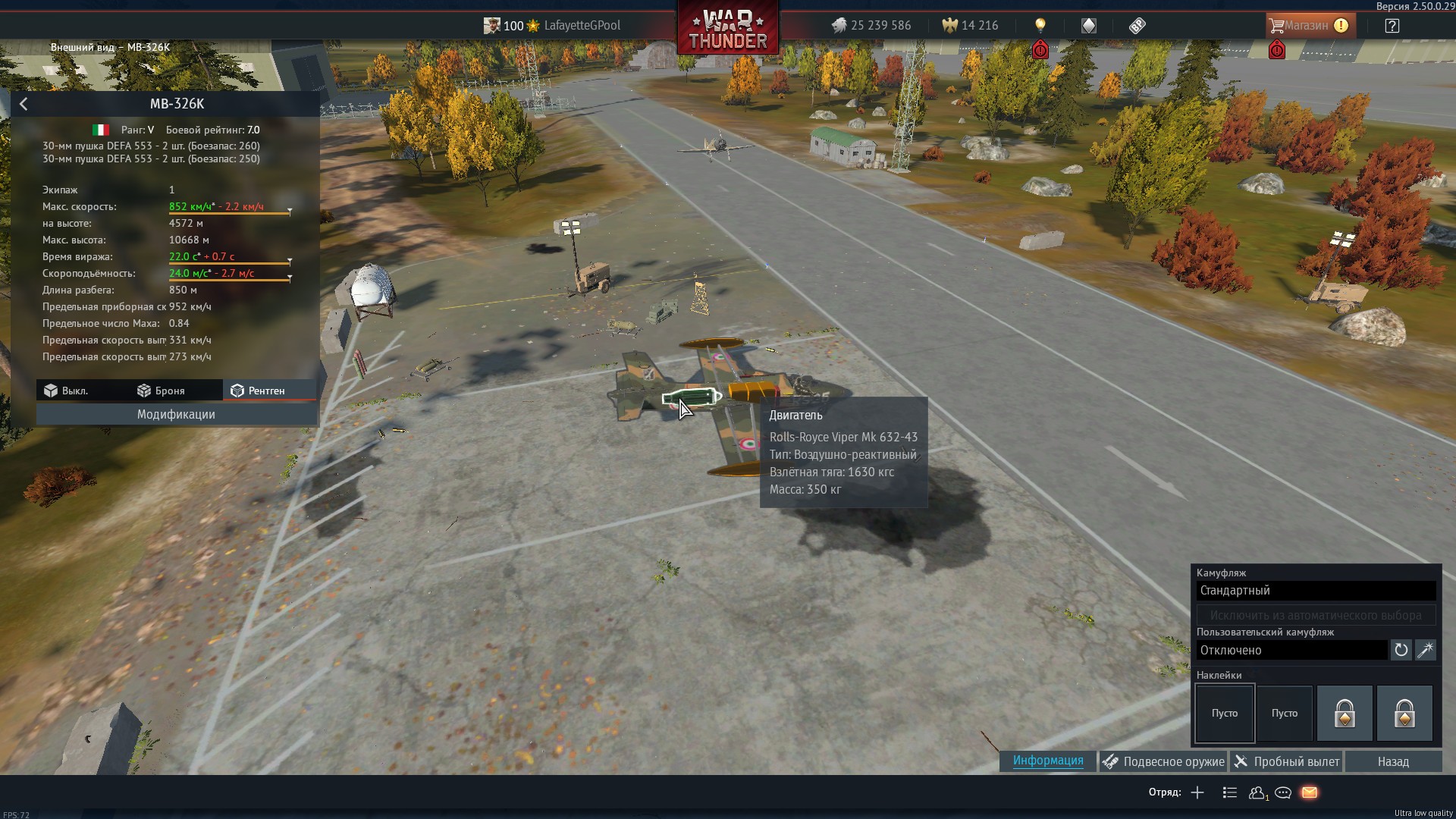The height and width of the screenshot is (819, 1456).
Task: Open the help question mark menu
Action: [1392, 25]
